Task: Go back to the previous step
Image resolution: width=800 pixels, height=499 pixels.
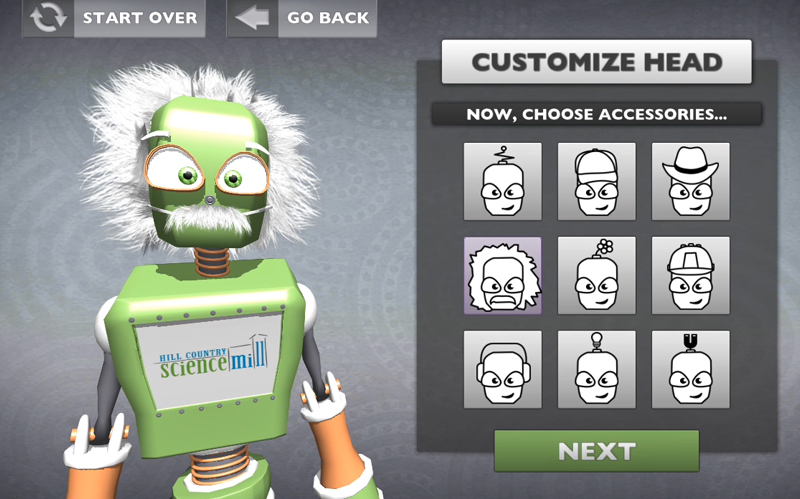Action: (x=302, y=18)
